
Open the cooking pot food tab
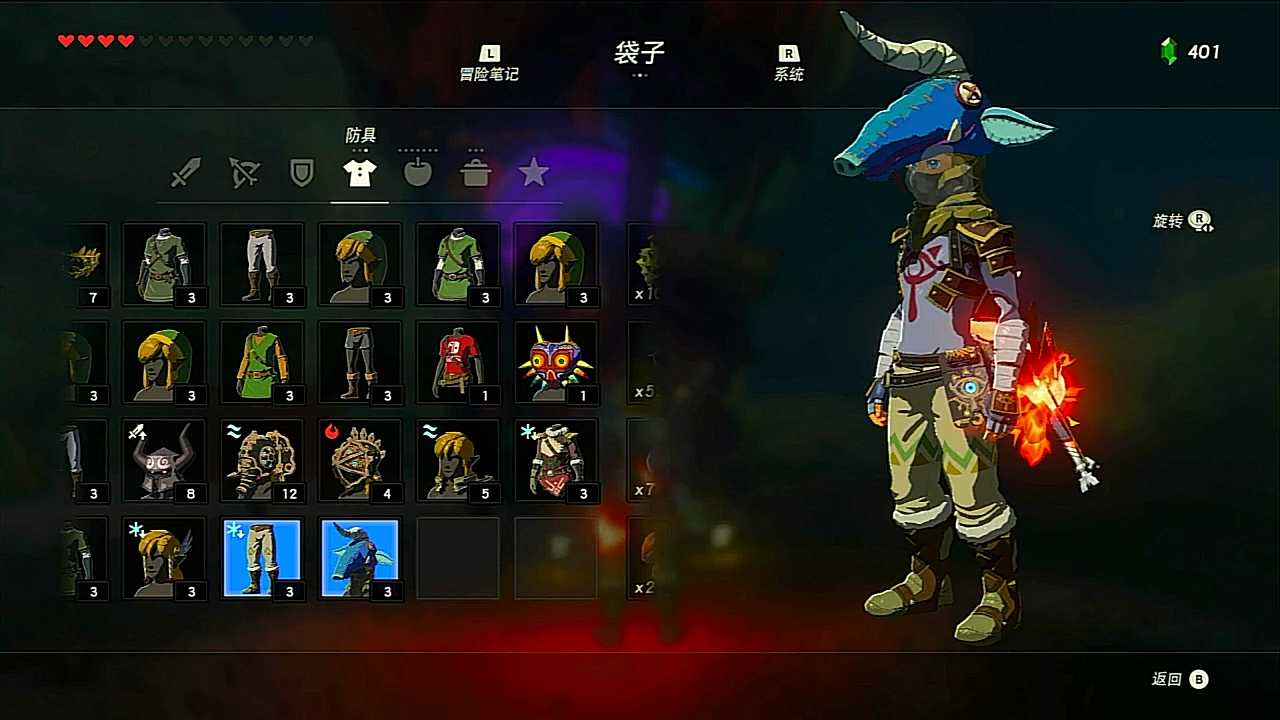[x=476, y=174]
